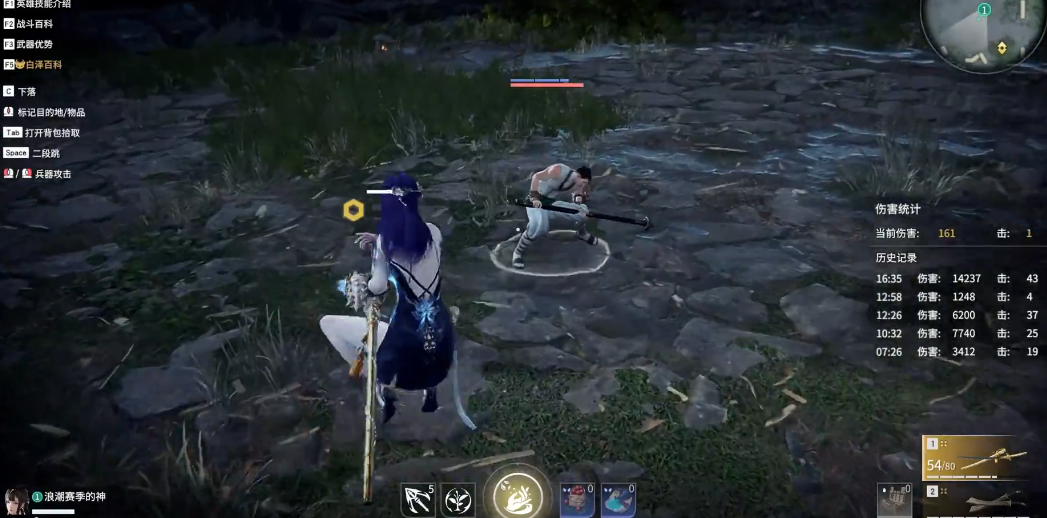The image size is (1047, 518).
Task: Use the red healing item slot
Action: (x=577, y=498)
